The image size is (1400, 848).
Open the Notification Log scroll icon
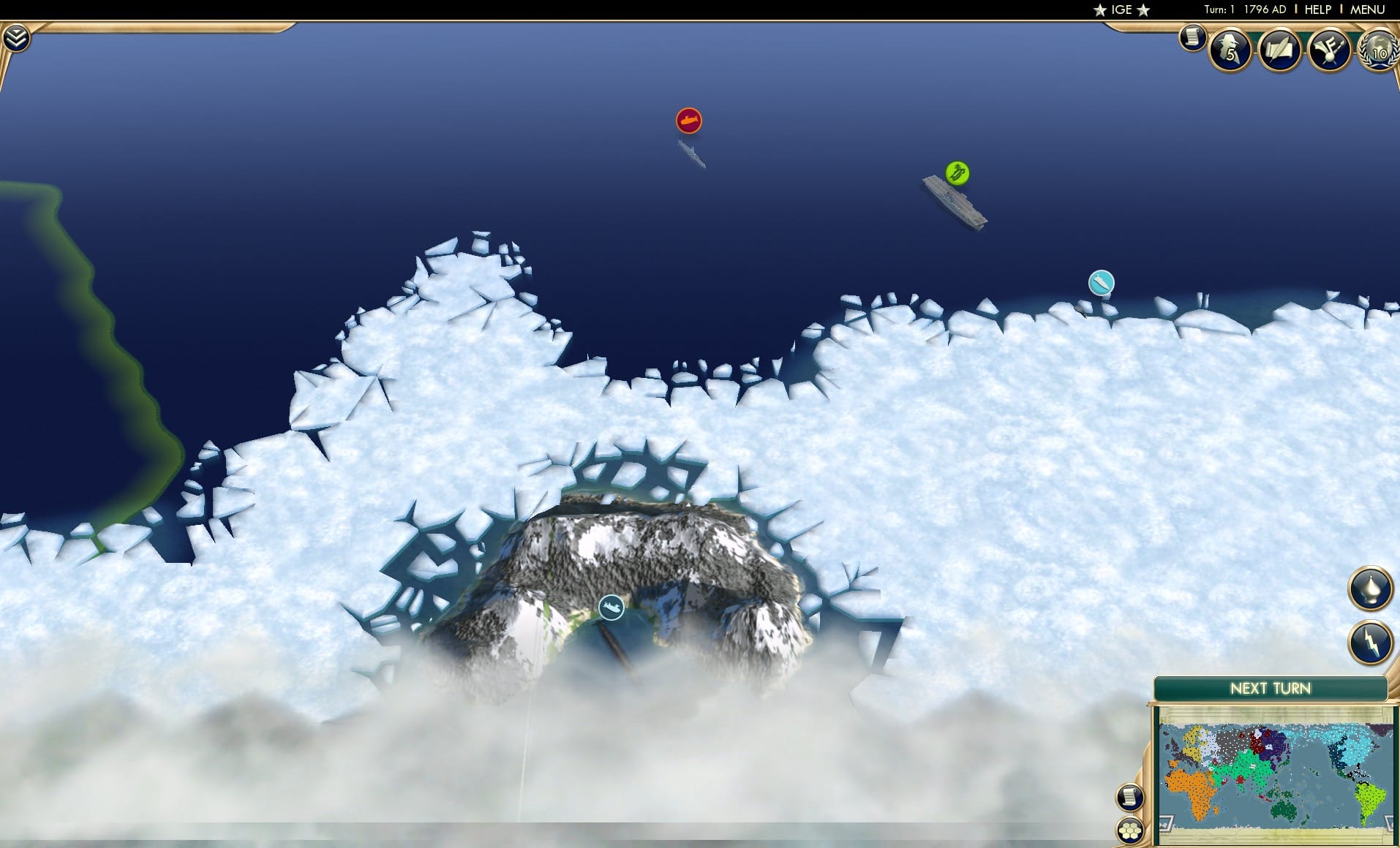(x=1194, y=37)
